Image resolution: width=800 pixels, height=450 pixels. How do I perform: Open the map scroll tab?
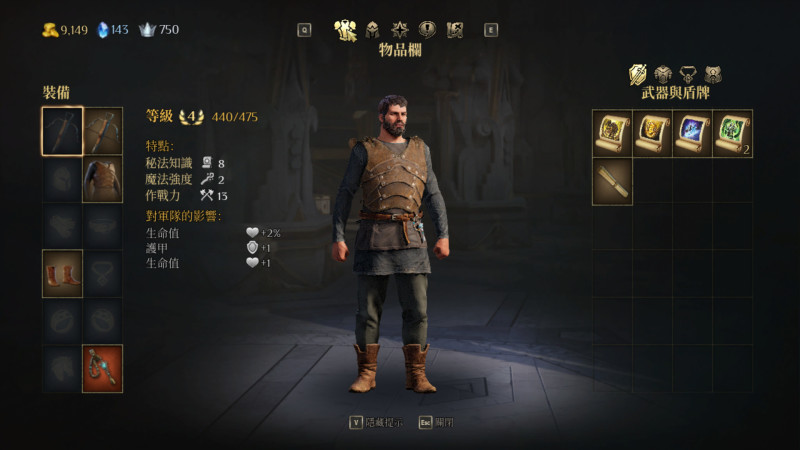tap(454, 29)
